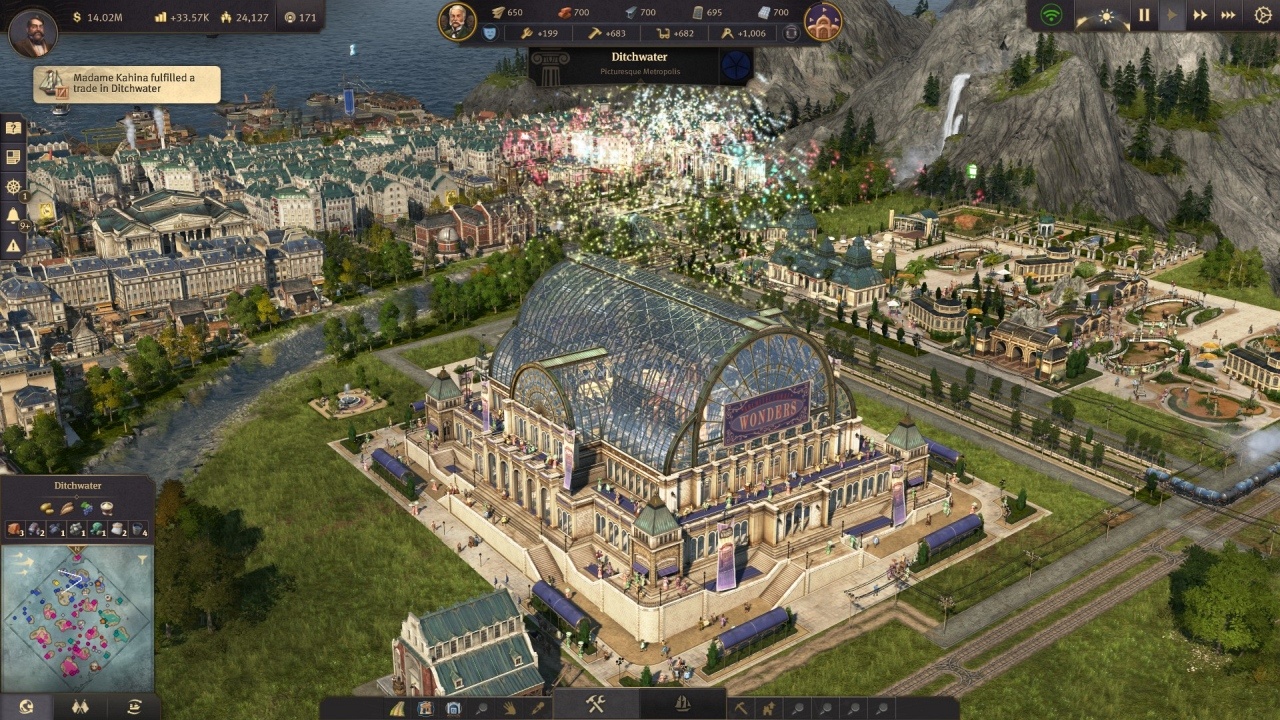This screenshot has width=1280, height=720.
Task: Open the gear options menu
Action: (1261, 16)
